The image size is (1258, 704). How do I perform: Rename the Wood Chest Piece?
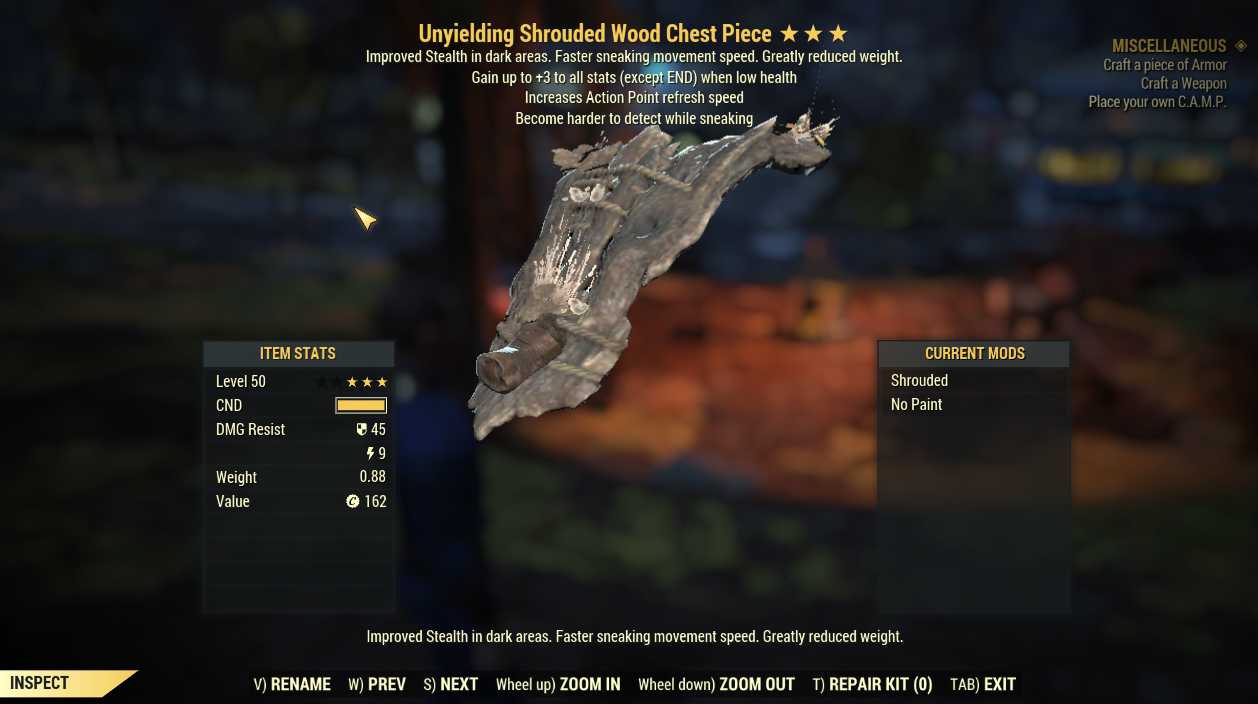coord(292,685)
